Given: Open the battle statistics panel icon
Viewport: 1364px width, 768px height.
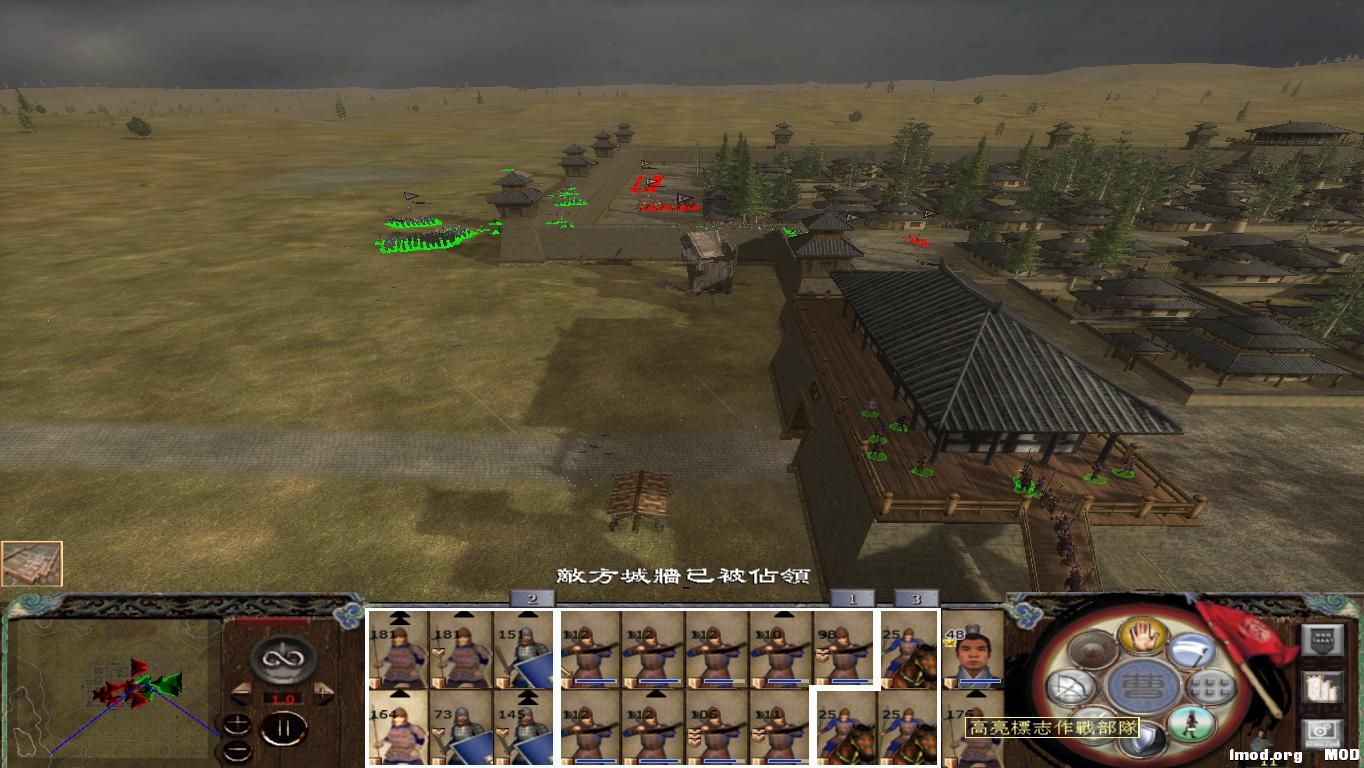Looking at the screenshot, I should point(1322,639).
